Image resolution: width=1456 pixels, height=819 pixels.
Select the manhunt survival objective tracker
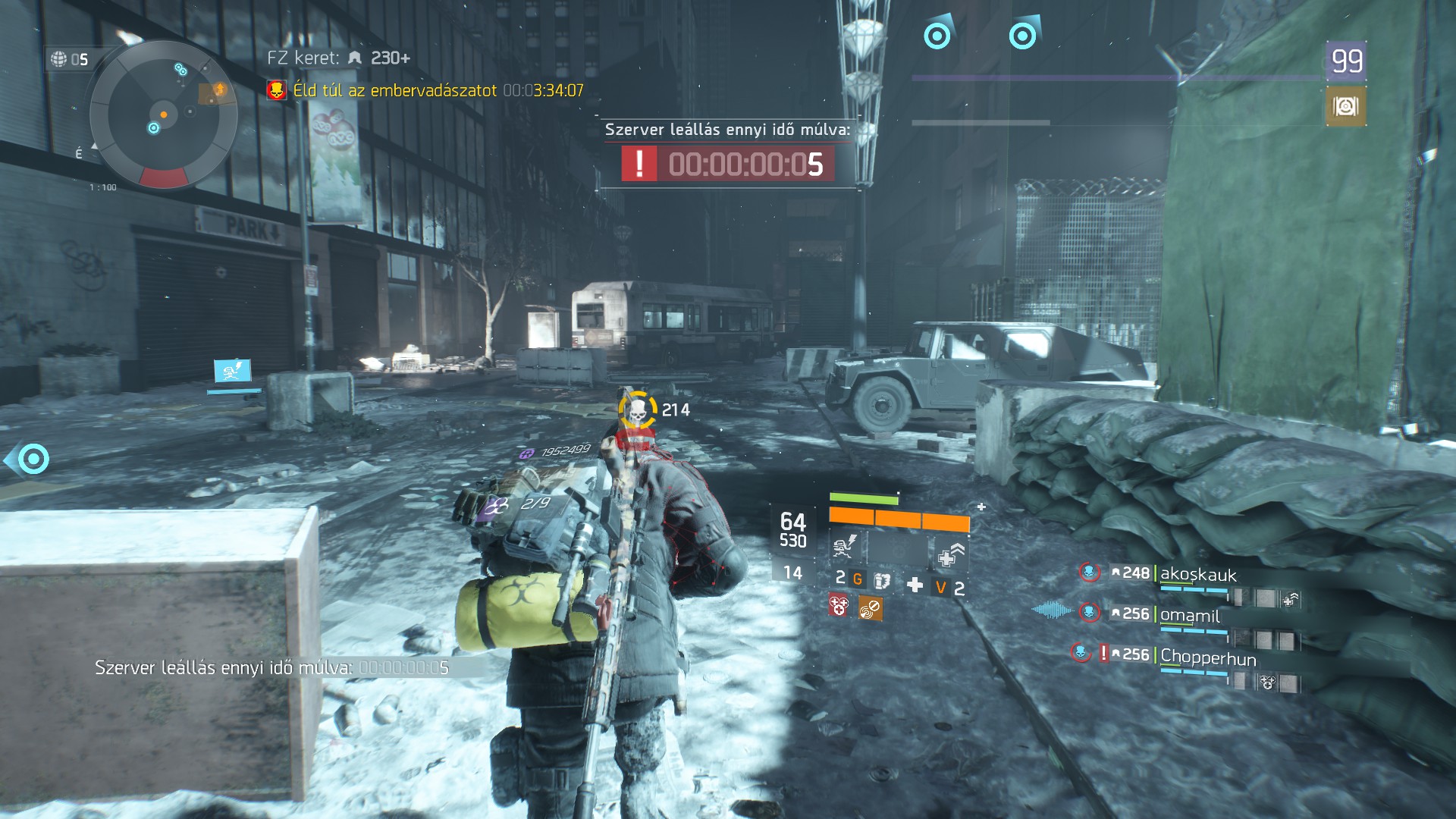point(425,90)
